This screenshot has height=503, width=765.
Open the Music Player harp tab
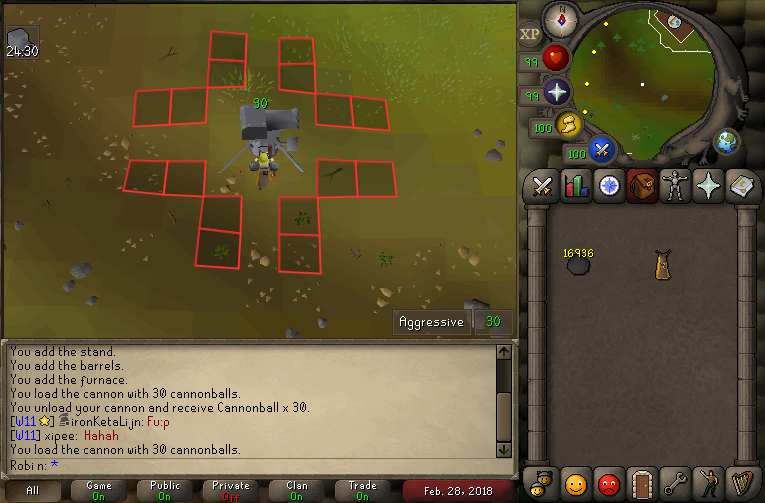pyautogui.click(x=741, y=482)
